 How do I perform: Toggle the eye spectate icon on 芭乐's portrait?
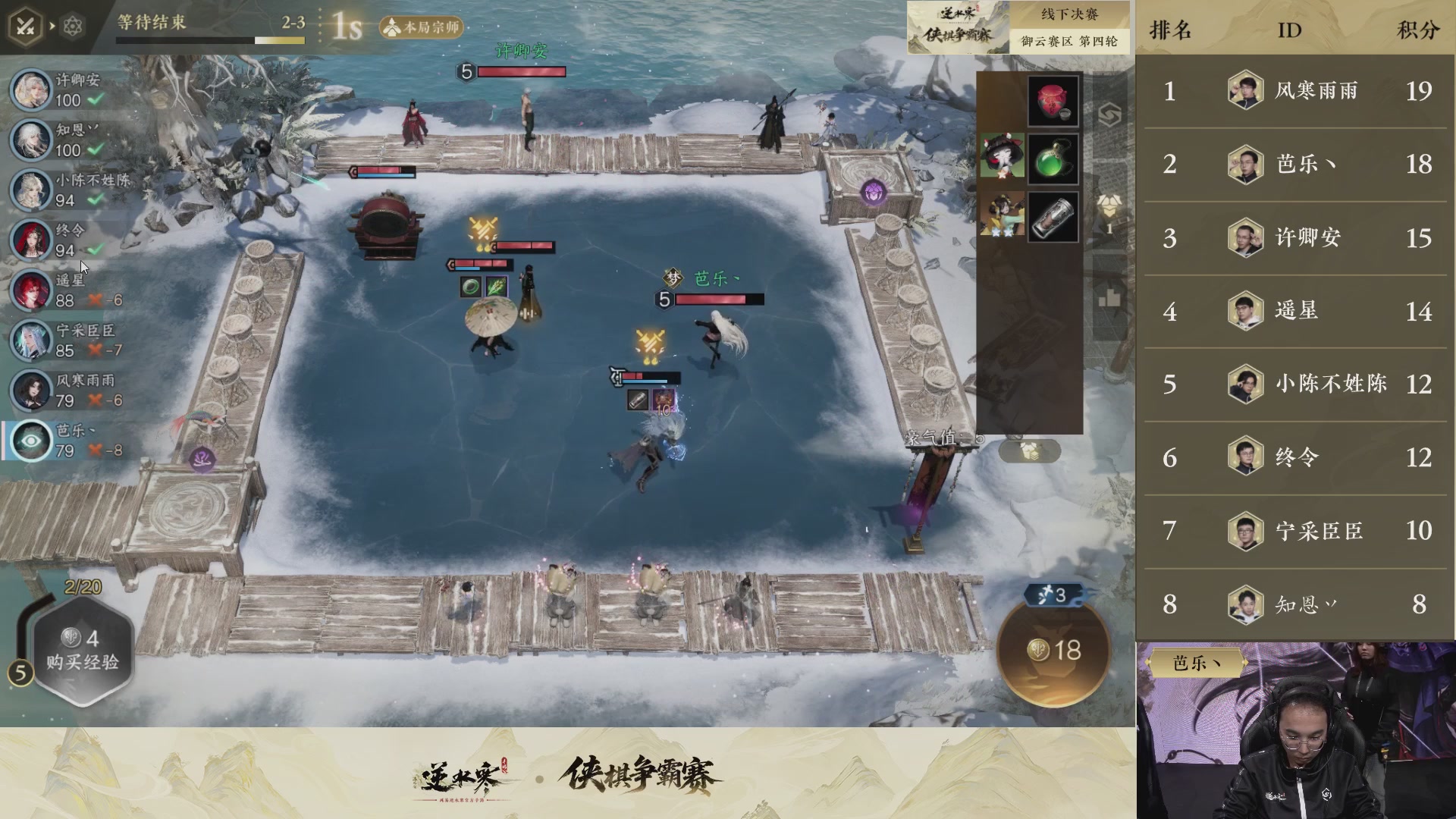(x=30, y=441)
